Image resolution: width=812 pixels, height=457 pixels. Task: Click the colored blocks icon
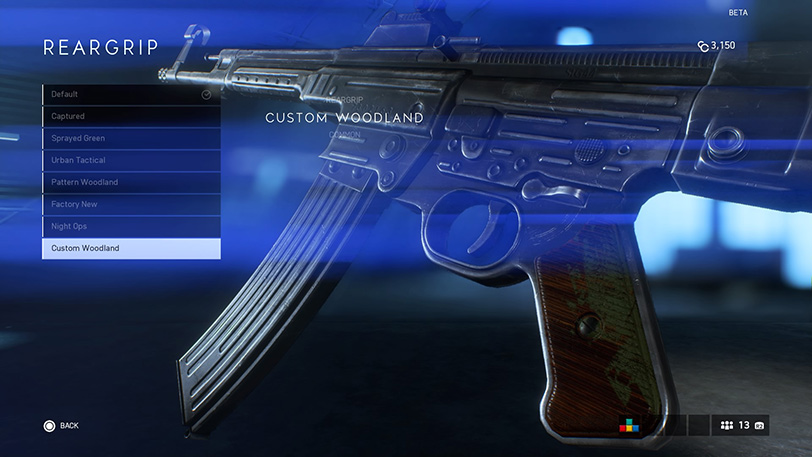629,425
